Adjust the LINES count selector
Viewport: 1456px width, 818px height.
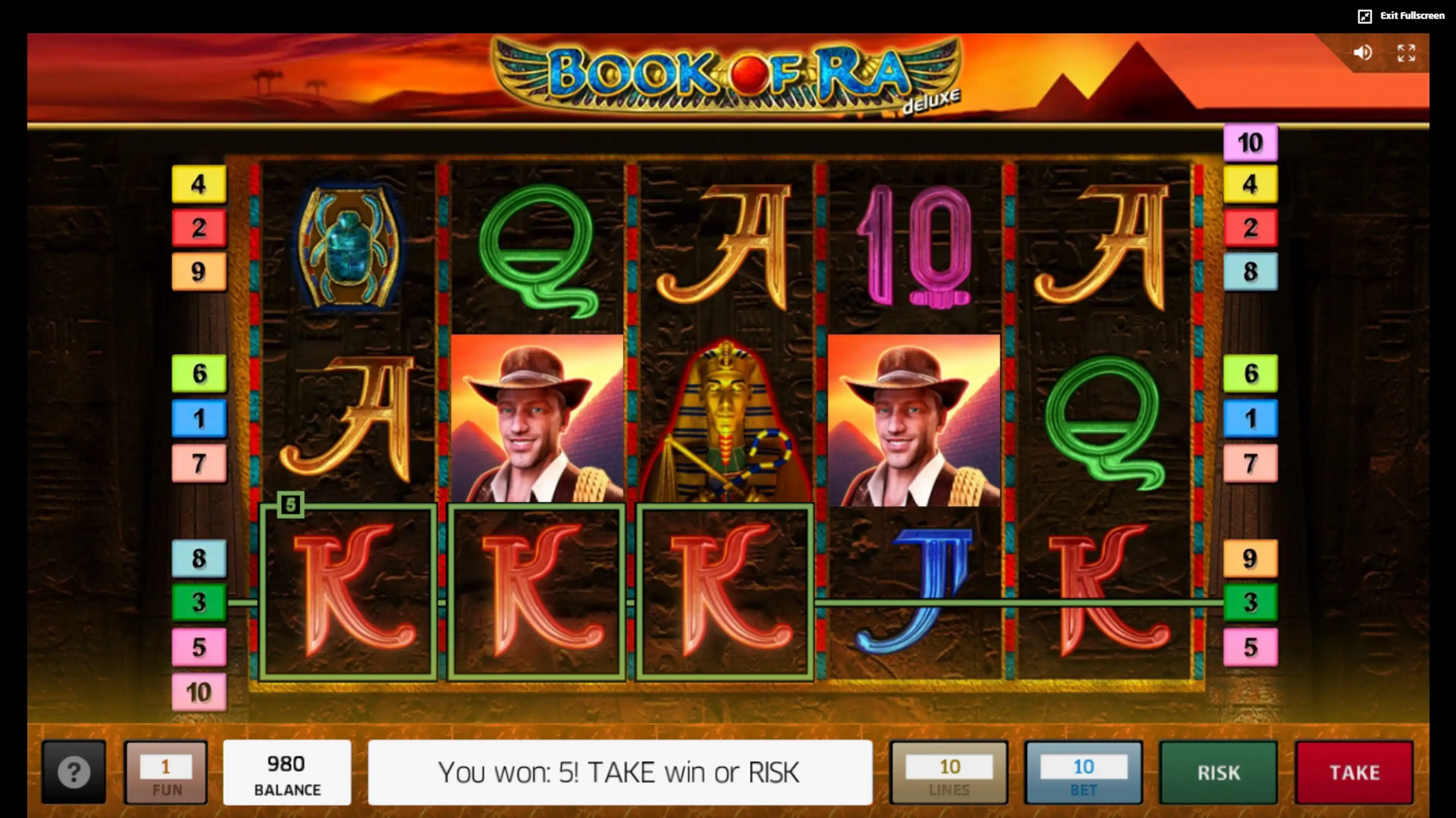[x=949, y=772]
